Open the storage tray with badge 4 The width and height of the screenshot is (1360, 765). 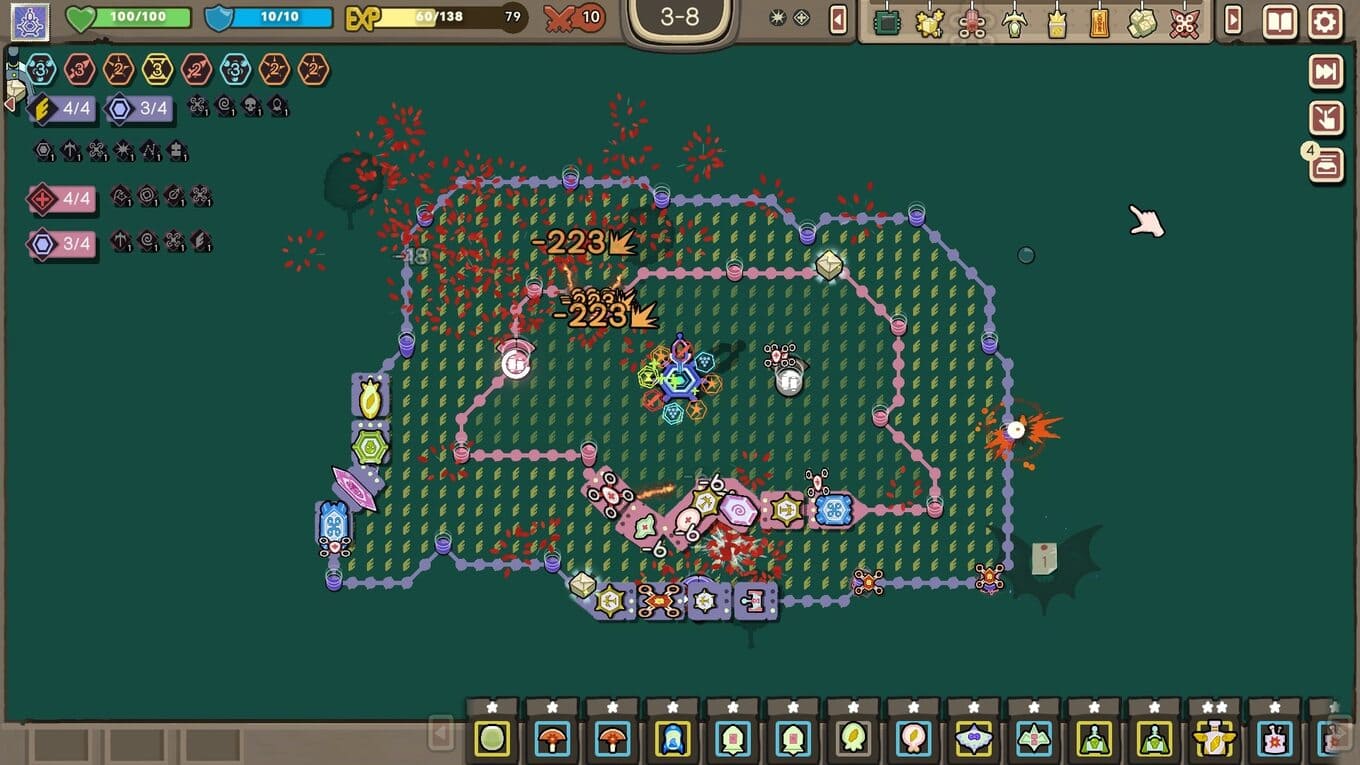pos(1326,165)
